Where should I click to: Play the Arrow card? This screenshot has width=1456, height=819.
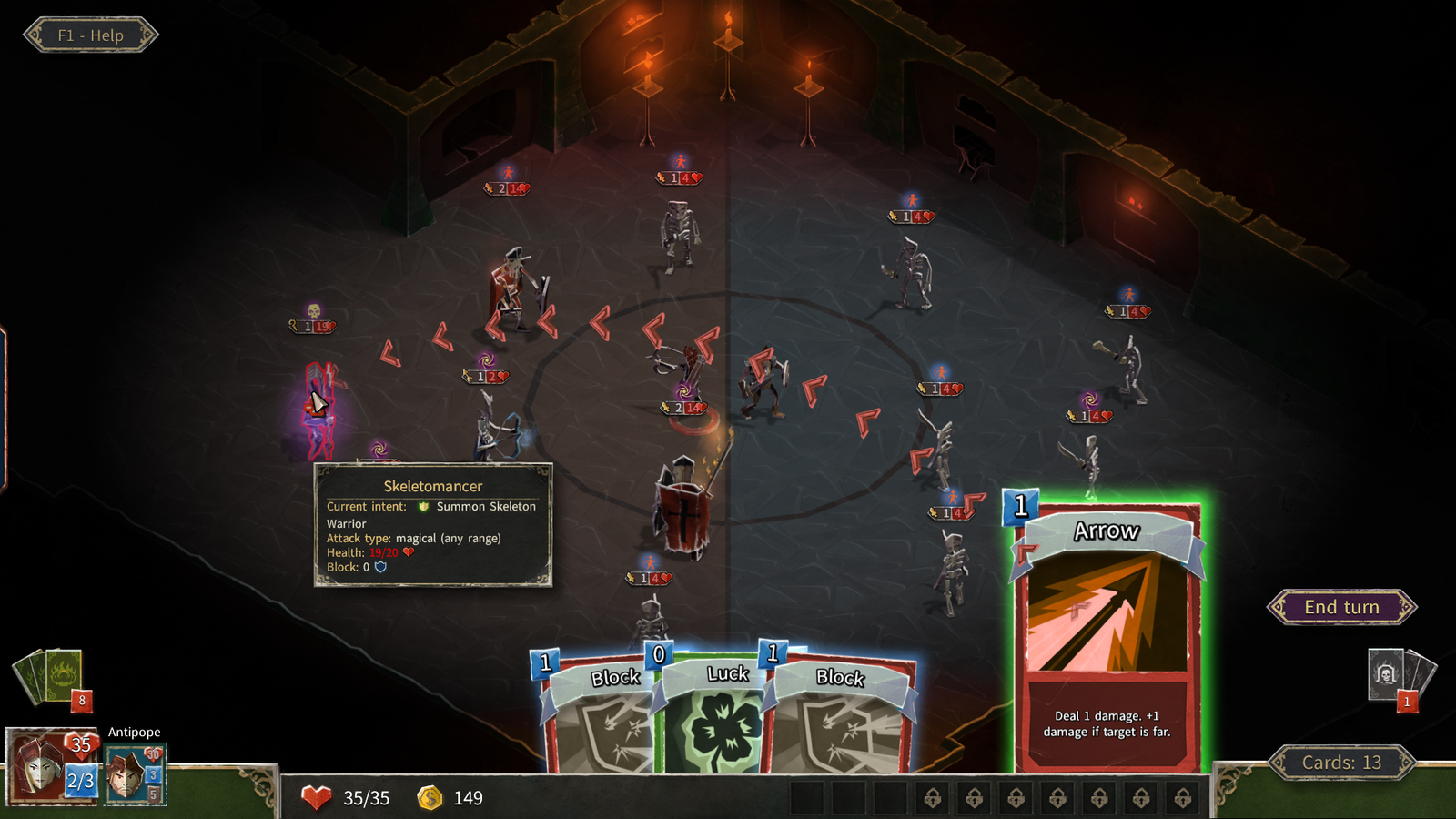tap(1107, 637)
